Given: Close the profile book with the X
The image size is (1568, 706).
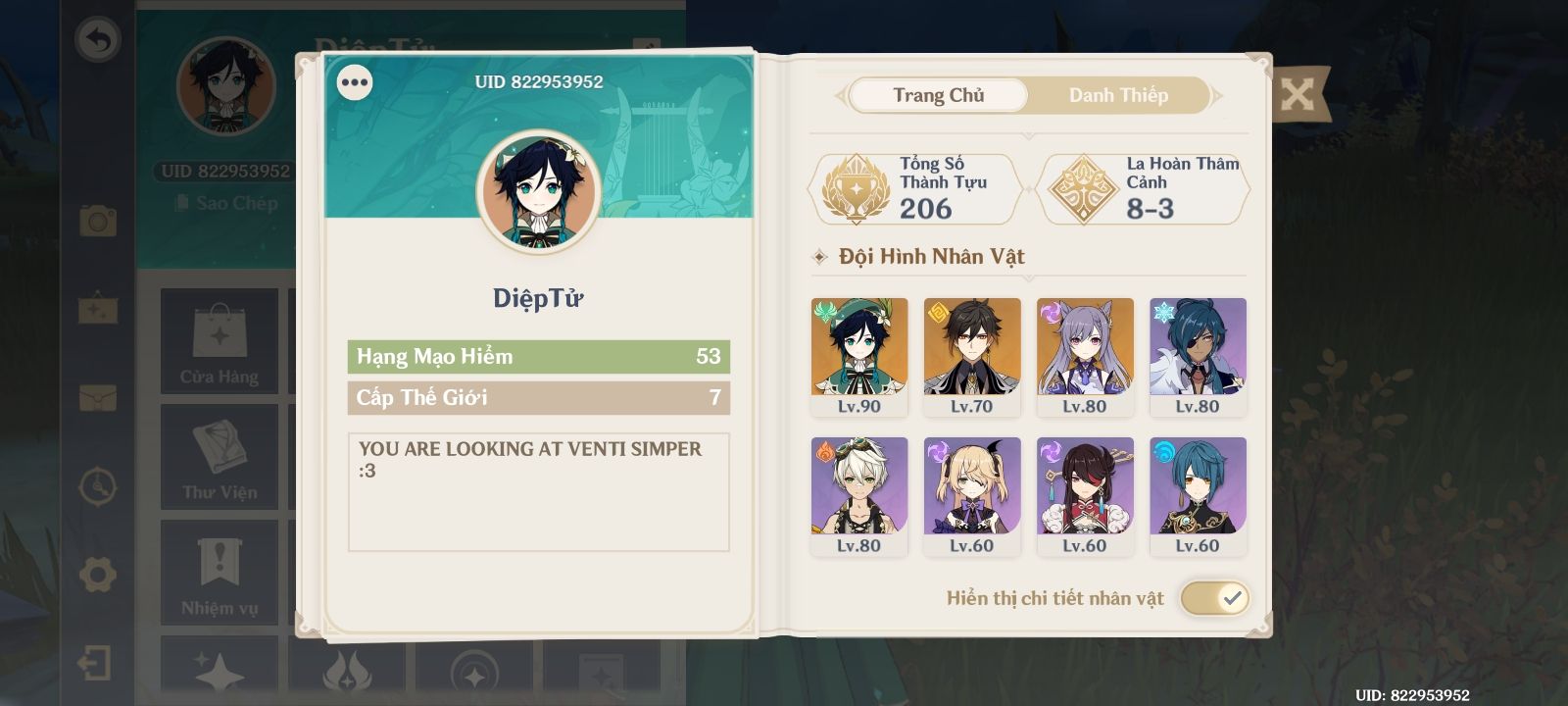Looking at the screenshot, I should (x=1298, y=95).
